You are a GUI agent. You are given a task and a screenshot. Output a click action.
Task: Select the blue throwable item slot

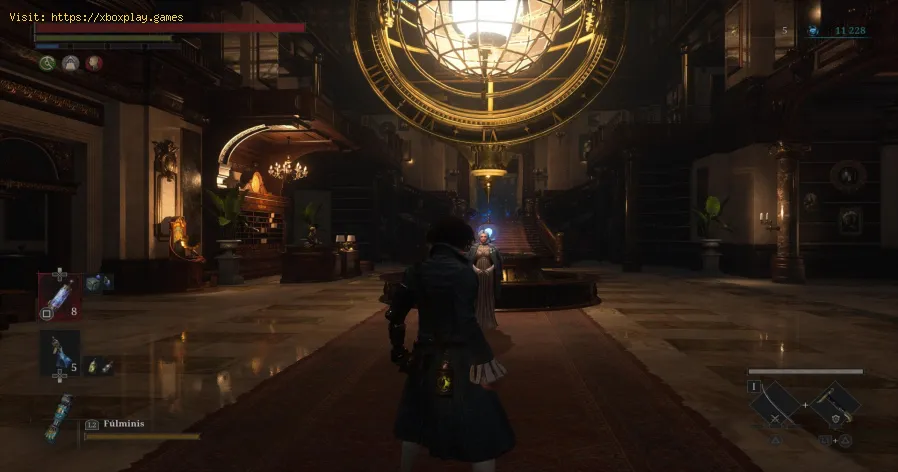[60, 352]
